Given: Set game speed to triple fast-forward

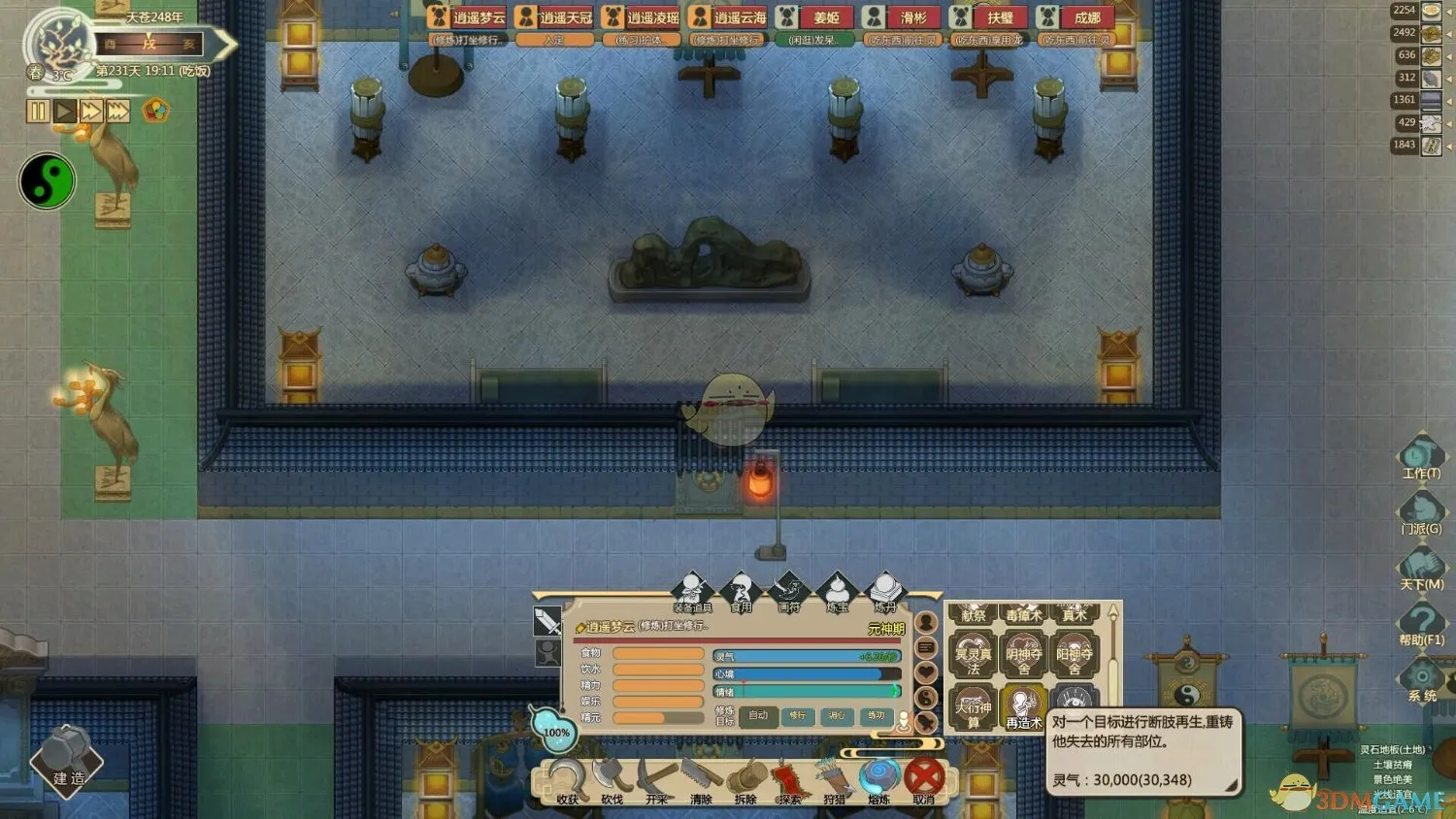Looking at the screenshot, I should 118,111.
